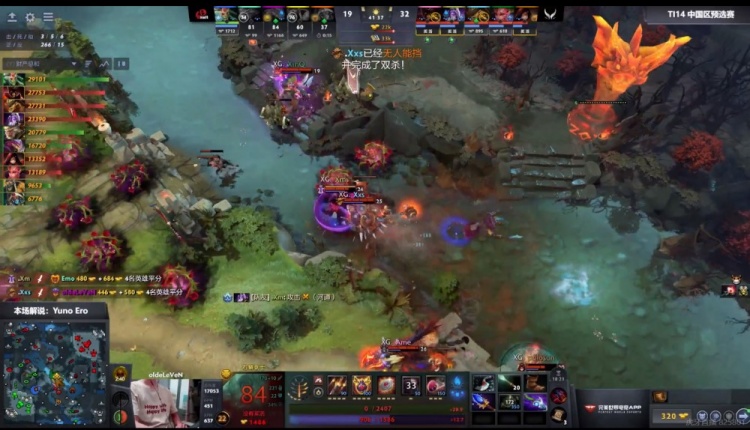750x430 pixels.
Task: Click the red team logo on top bar
Action: [201, 14]
